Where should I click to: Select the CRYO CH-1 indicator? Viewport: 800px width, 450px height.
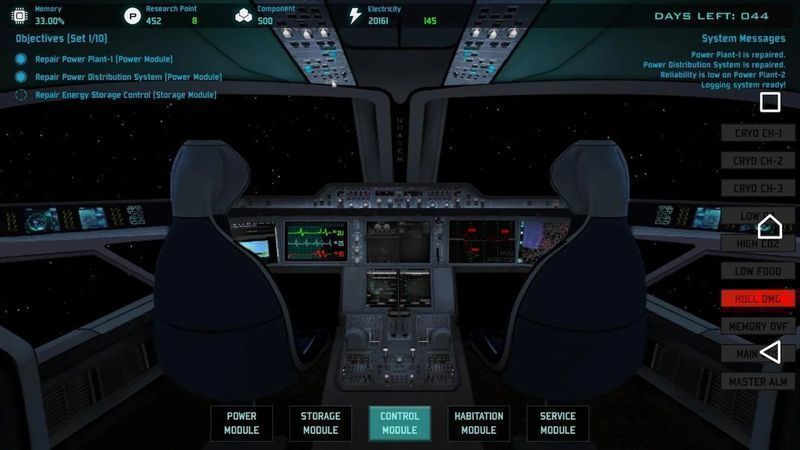(757, 133)
